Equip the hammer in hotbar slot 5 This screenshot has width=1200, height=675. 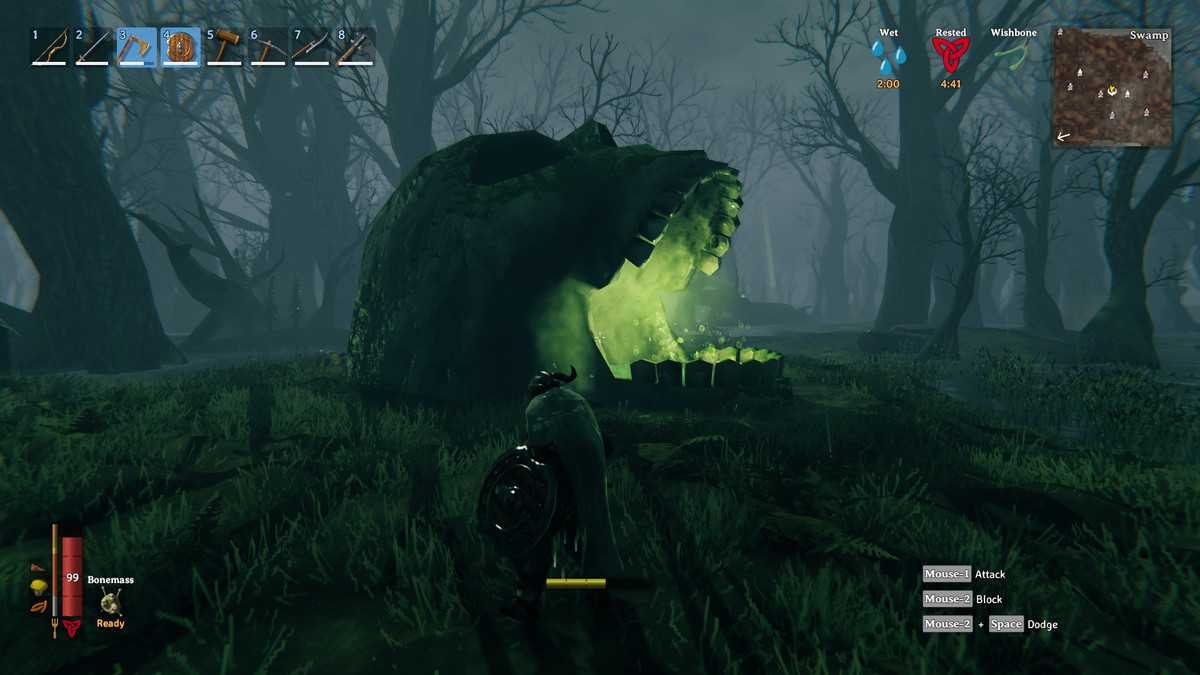[x=225, y=47]
